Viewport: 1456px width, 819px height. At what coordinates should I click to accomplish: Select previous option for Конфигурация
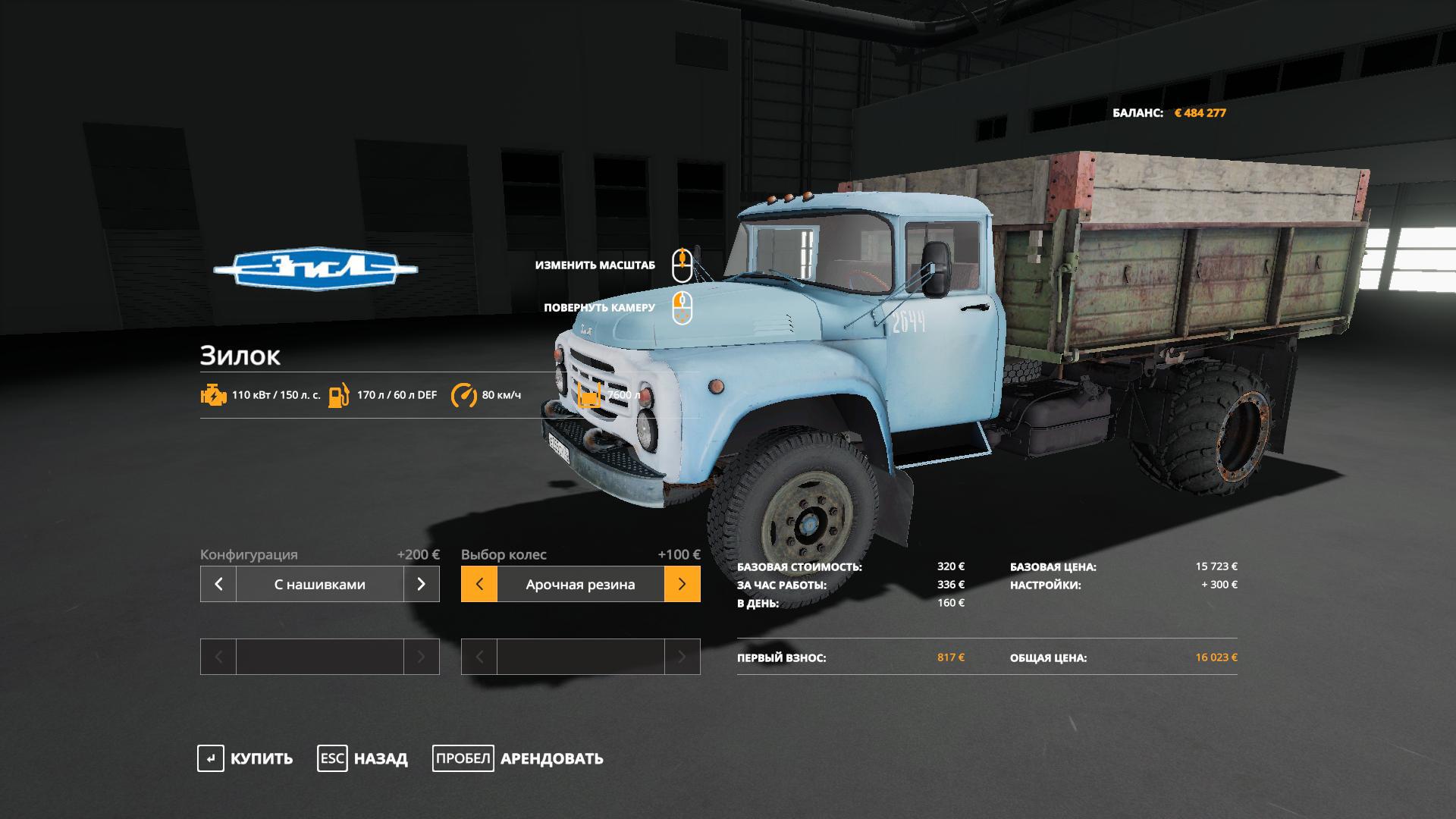(x=218, y=584)
